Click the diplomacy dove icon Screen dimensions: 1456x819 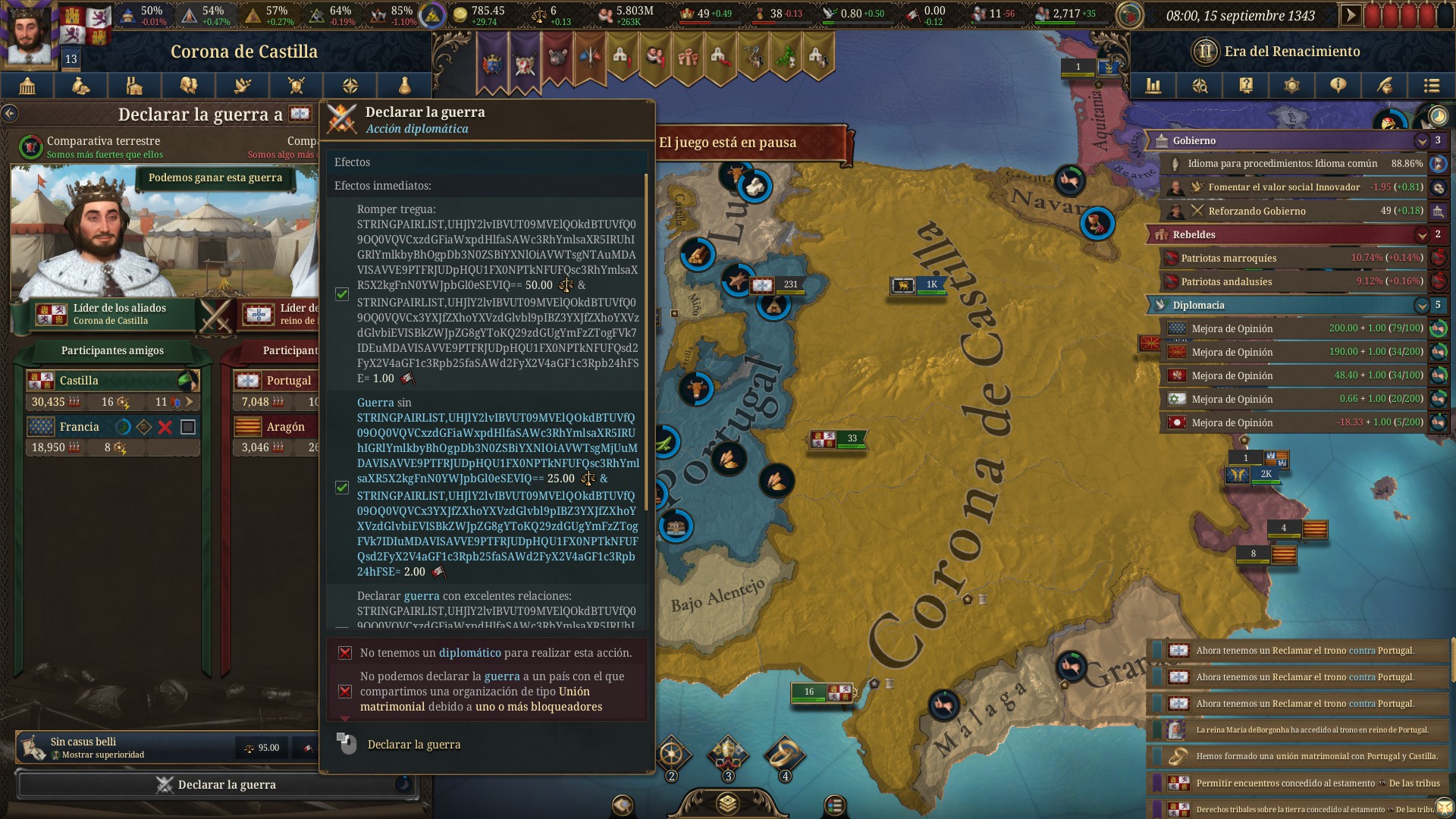(x=241, y=86)
